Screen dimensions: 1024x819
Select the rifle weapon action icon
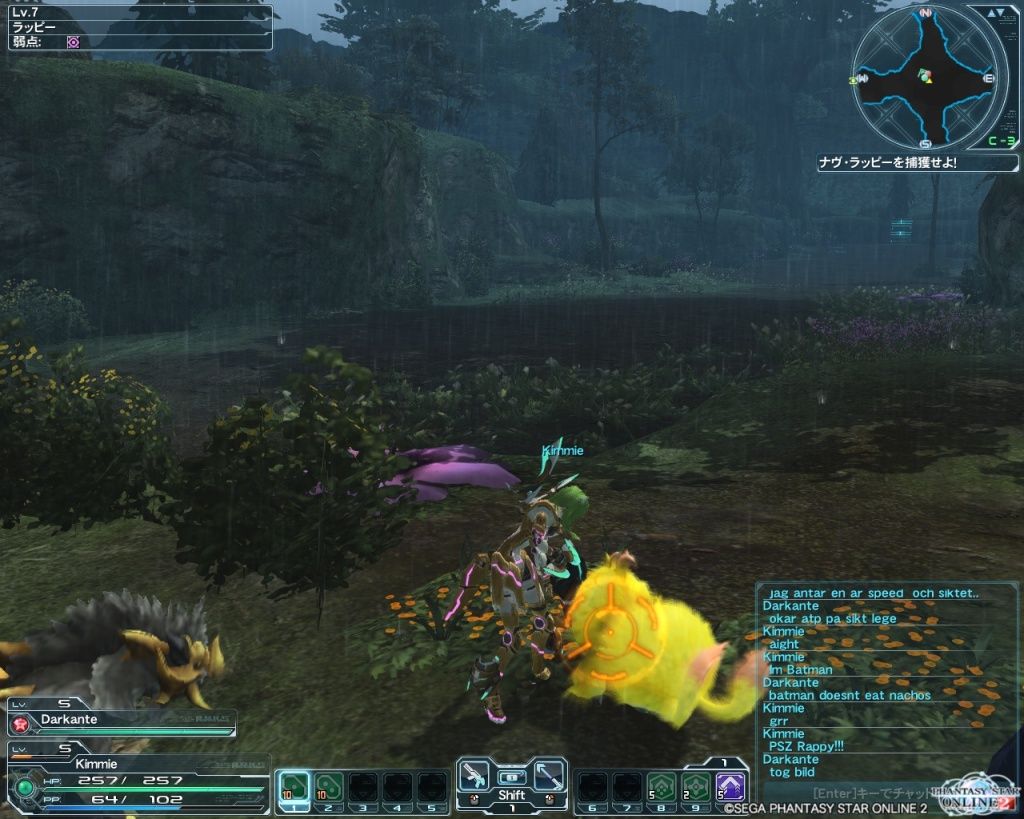(x=475, y=777)
